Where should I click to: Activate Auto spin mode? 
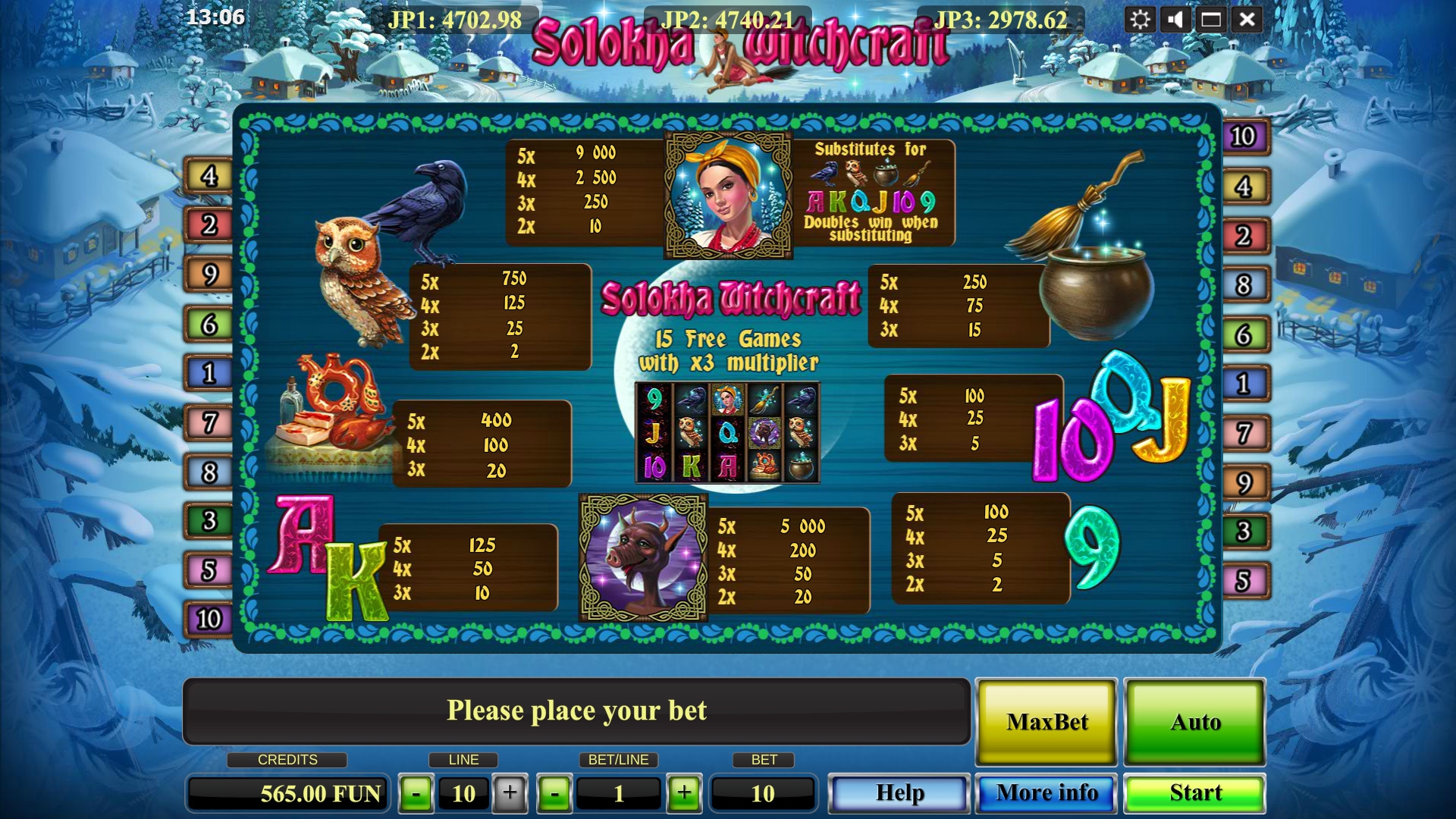tap(1194, 722)
